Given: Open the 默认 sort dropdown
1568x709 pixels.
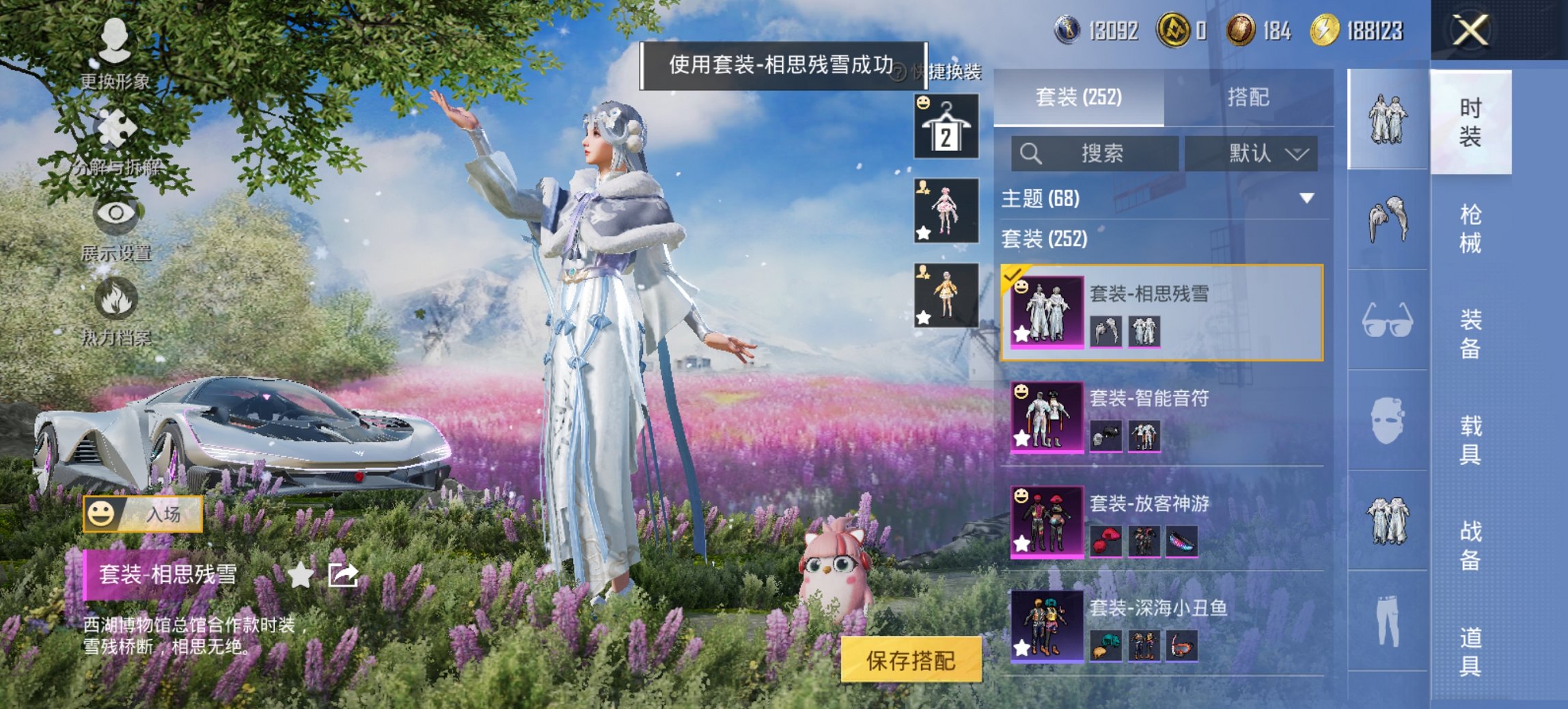Looking at the screenshot, I should pyautogui.click(x=1259, y=152).
